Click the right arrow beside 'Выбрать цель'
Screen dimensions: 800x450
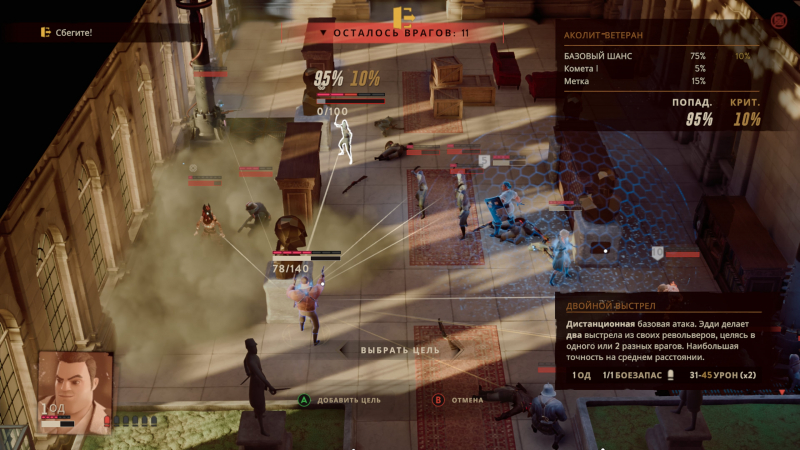coord(457,350)
